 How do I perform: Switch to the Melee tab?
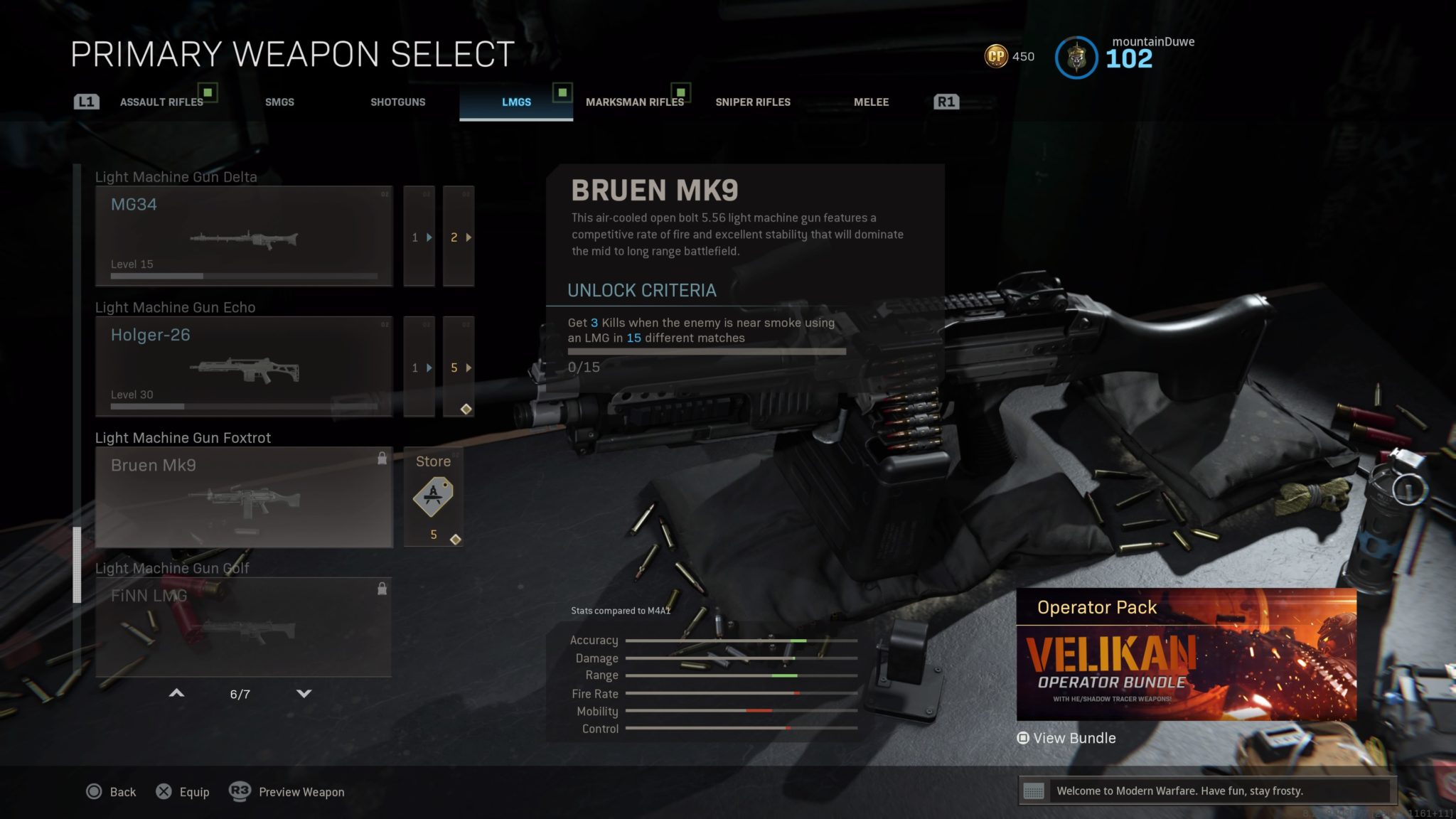871,102
